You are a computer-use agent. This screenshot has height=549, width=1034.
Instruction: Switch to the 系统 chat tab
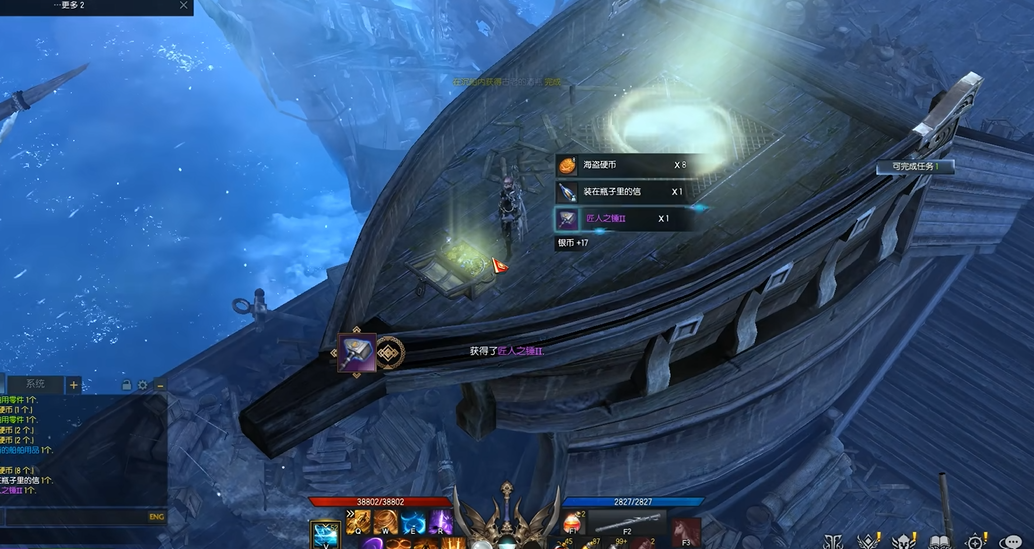[x=35, y=384]
